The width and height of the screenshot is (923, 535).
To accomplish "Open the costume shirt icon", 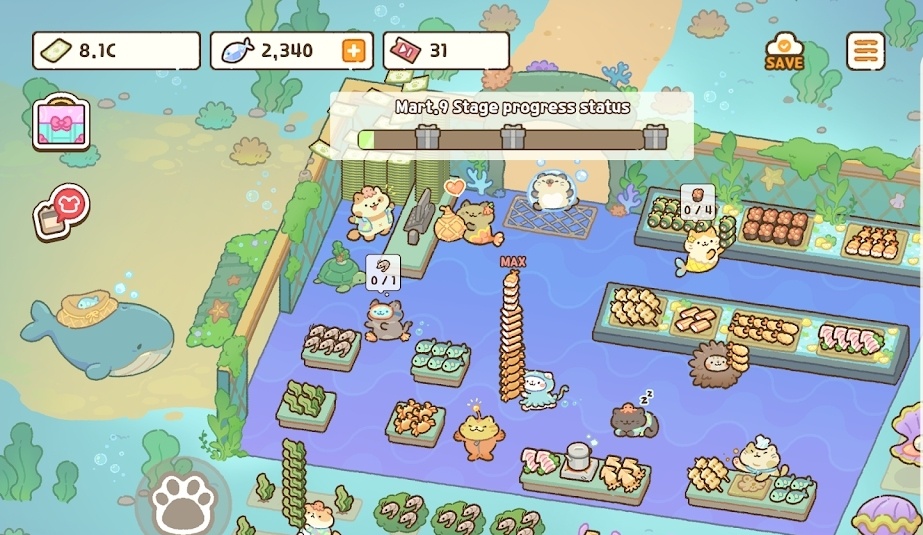I will point(62,210).
